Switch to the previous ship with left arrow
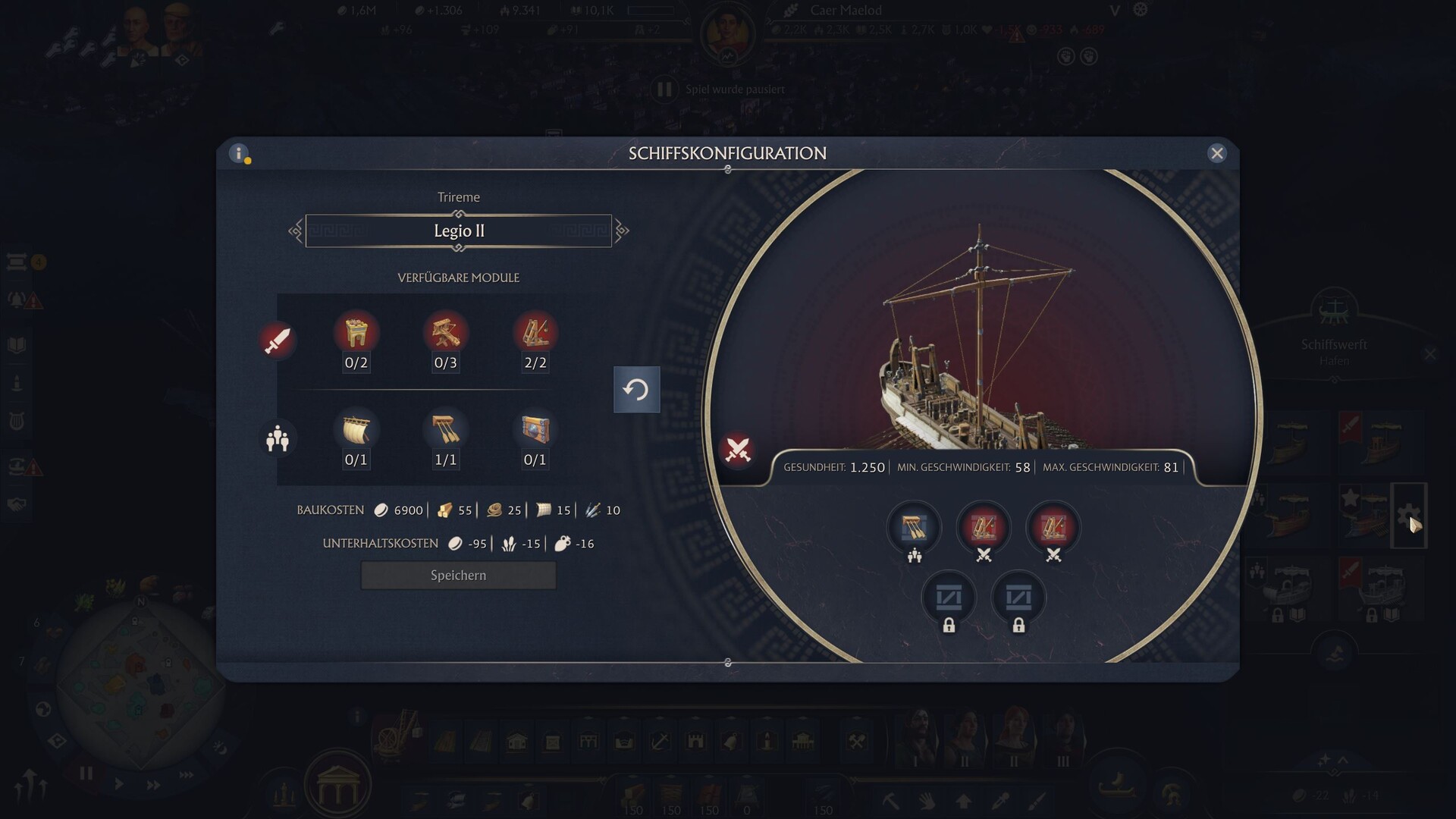 pos(295,231)
